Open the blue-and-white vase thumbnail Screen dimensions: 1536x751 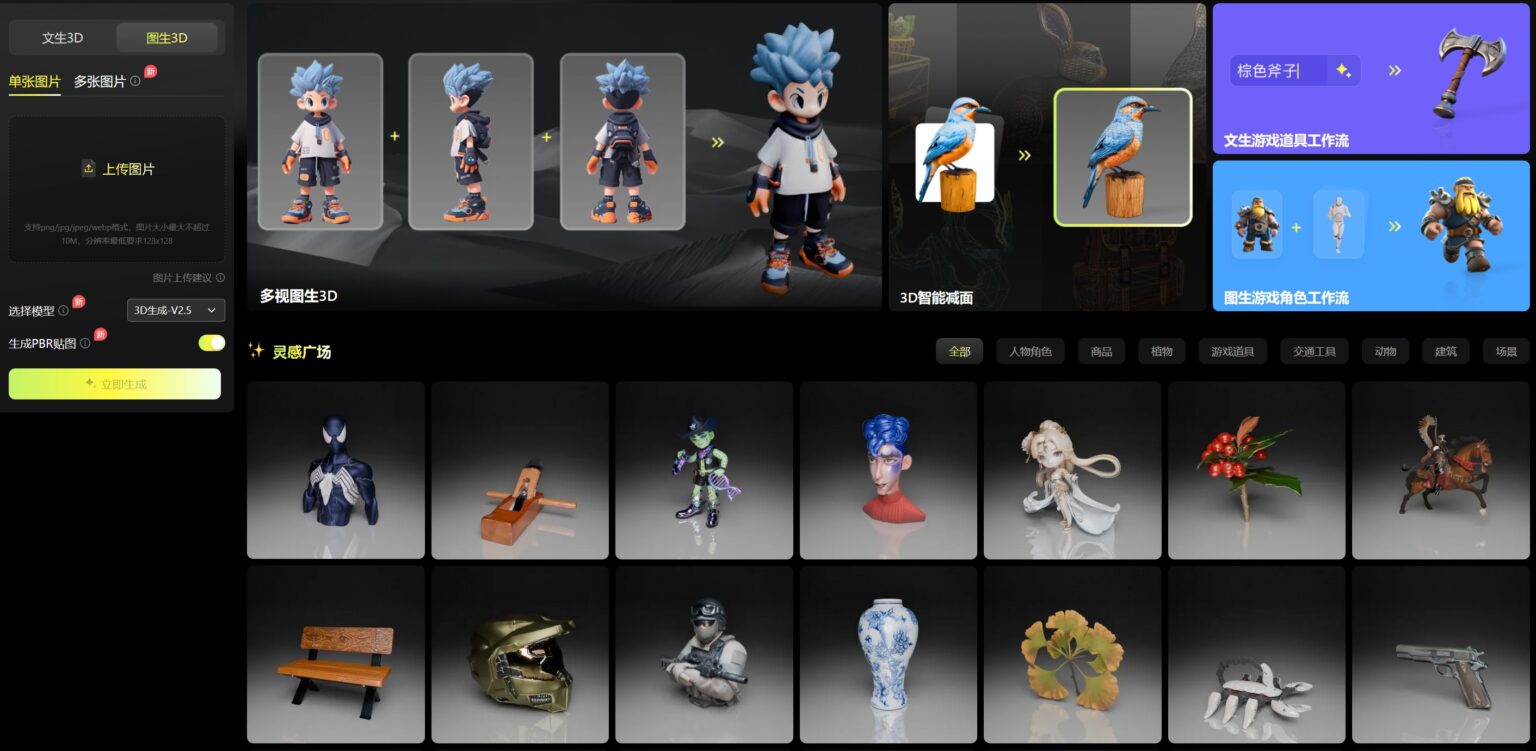(x=888, y=654)
